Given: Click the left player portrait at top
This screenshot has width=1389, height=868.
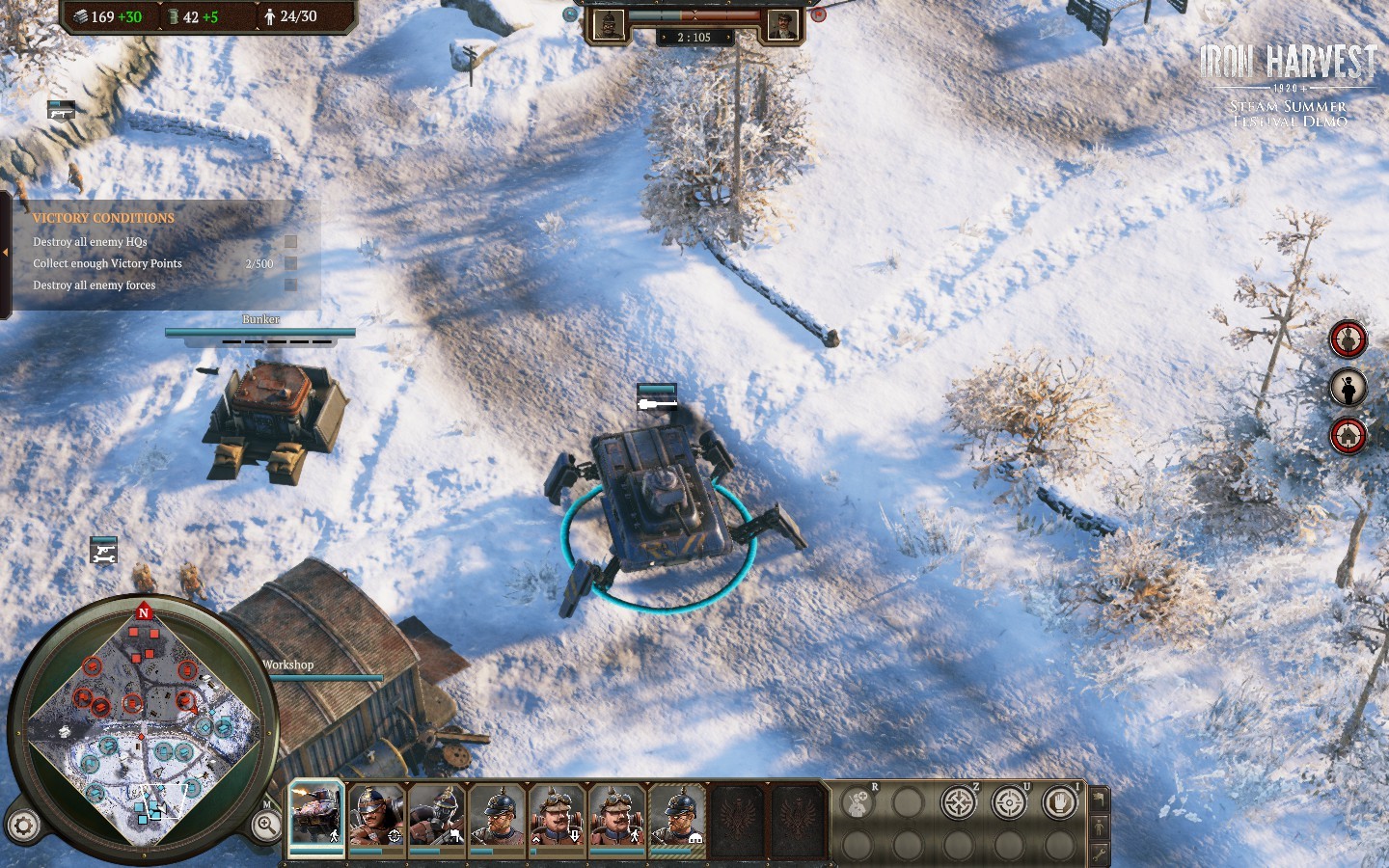Looking at the screenshot, I should tap(609, 25).
